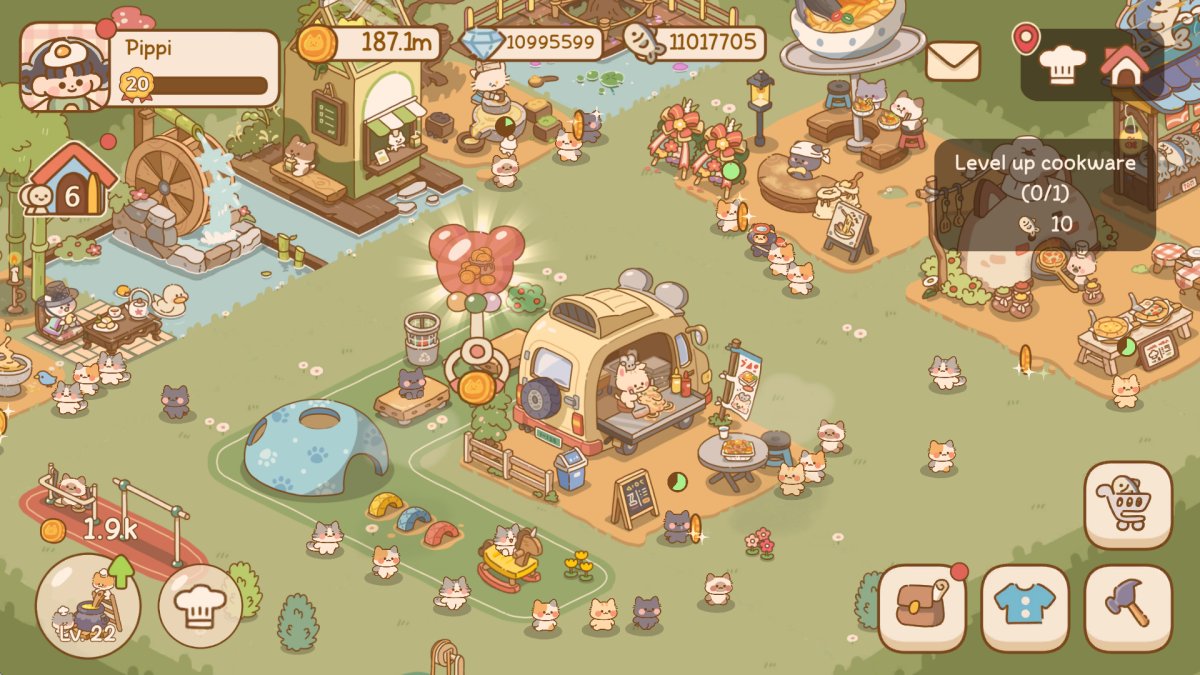The image size is (1200, 675).
Task: Open the blue shirt wardrobe button
Action: [1025, 608]
